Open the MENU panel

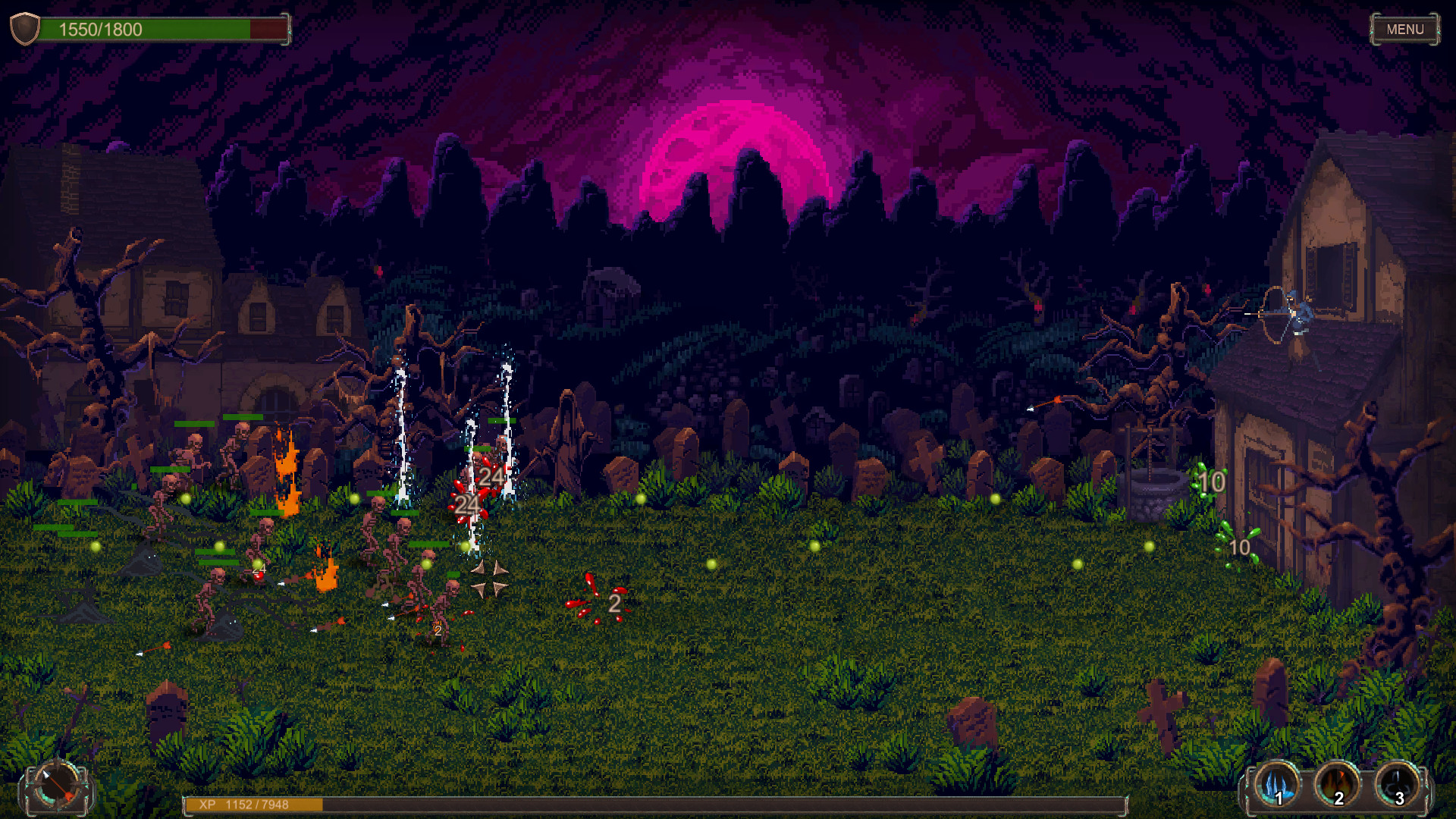pos(1405,30)
